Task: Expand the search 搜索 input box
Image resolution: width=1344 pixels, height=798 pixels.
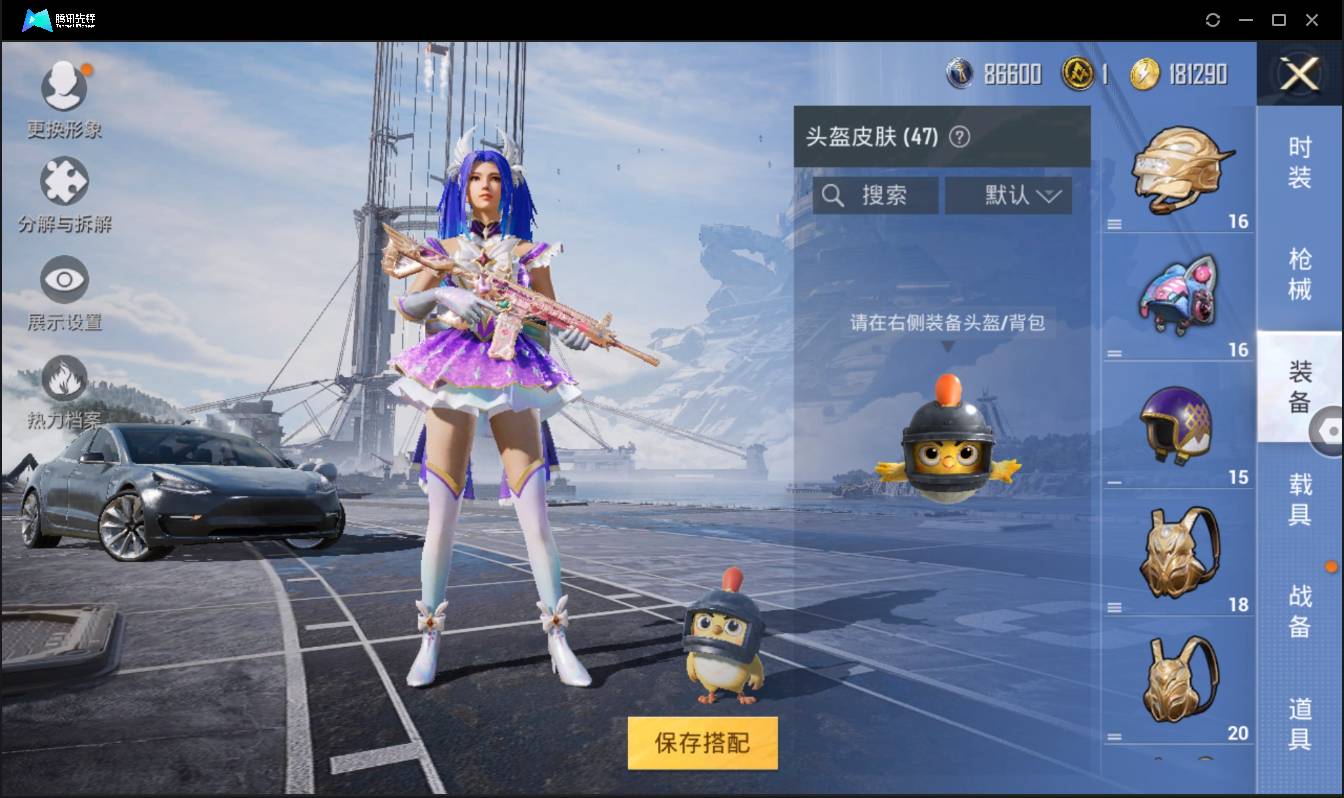Action: [878, 195]
